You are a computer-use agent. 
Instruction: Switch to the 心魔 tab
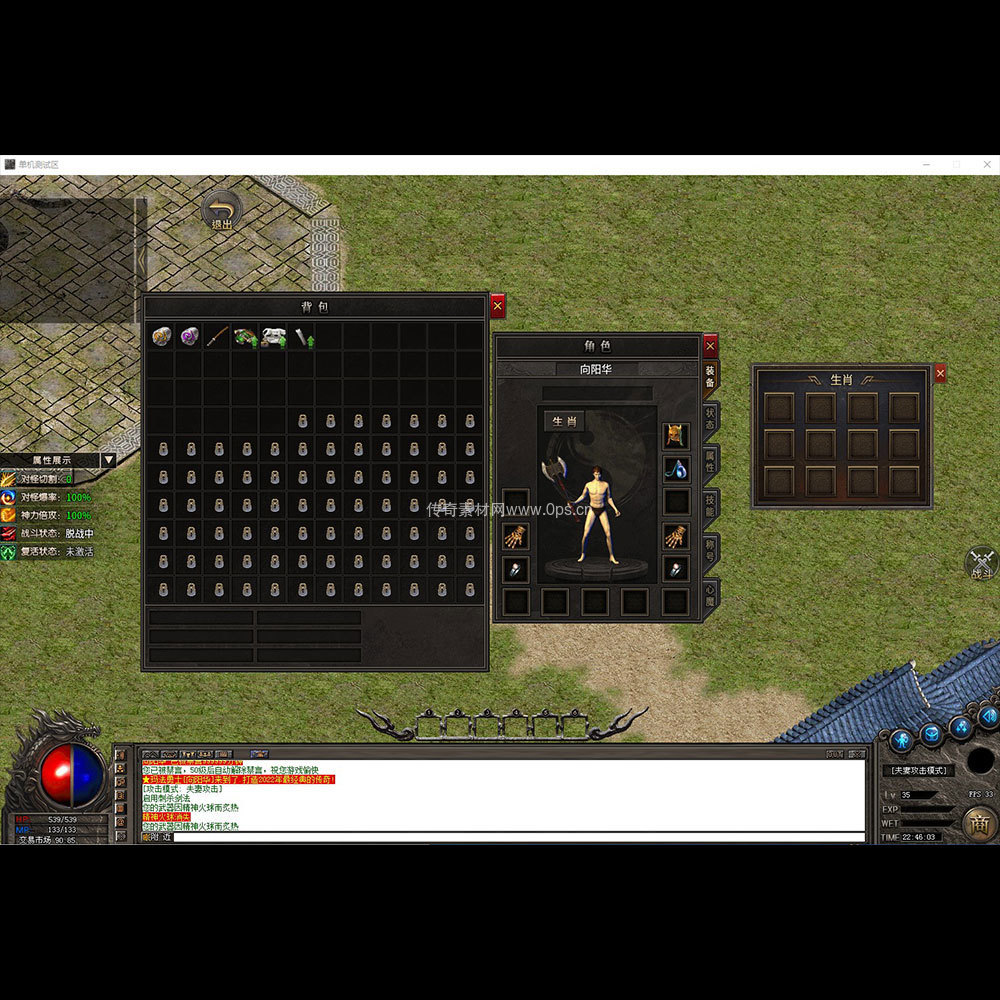[x=710, y=594]
